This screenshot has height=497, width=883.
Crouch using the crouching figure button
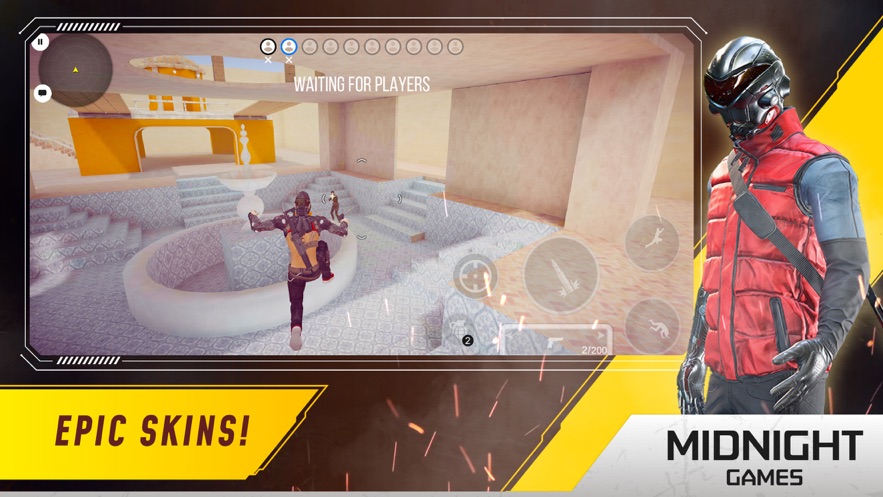click(x=652, y=325)
